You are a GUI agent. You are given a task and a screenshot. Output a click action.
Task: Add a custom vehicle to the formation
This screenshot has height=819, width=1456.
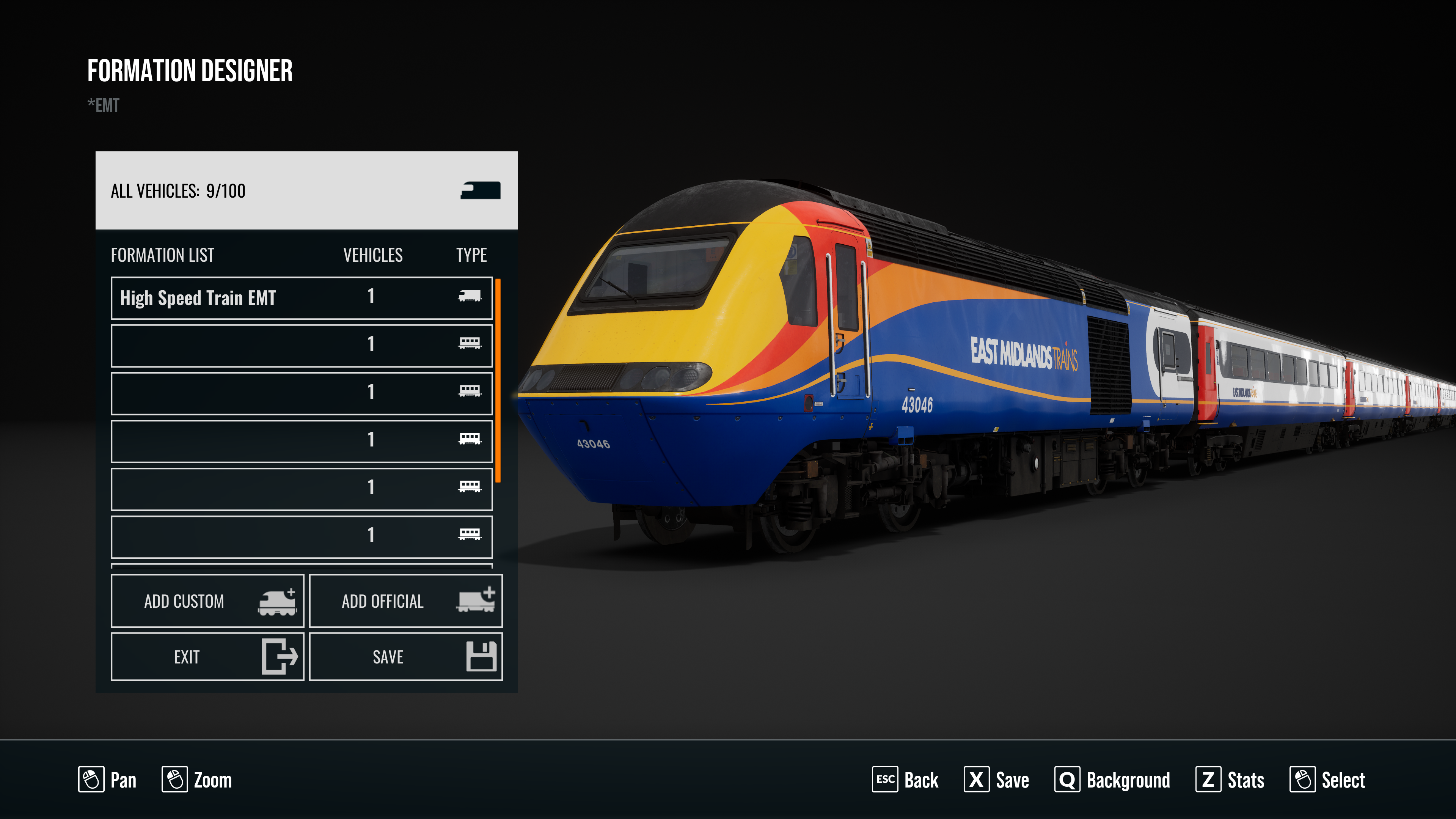207,601
